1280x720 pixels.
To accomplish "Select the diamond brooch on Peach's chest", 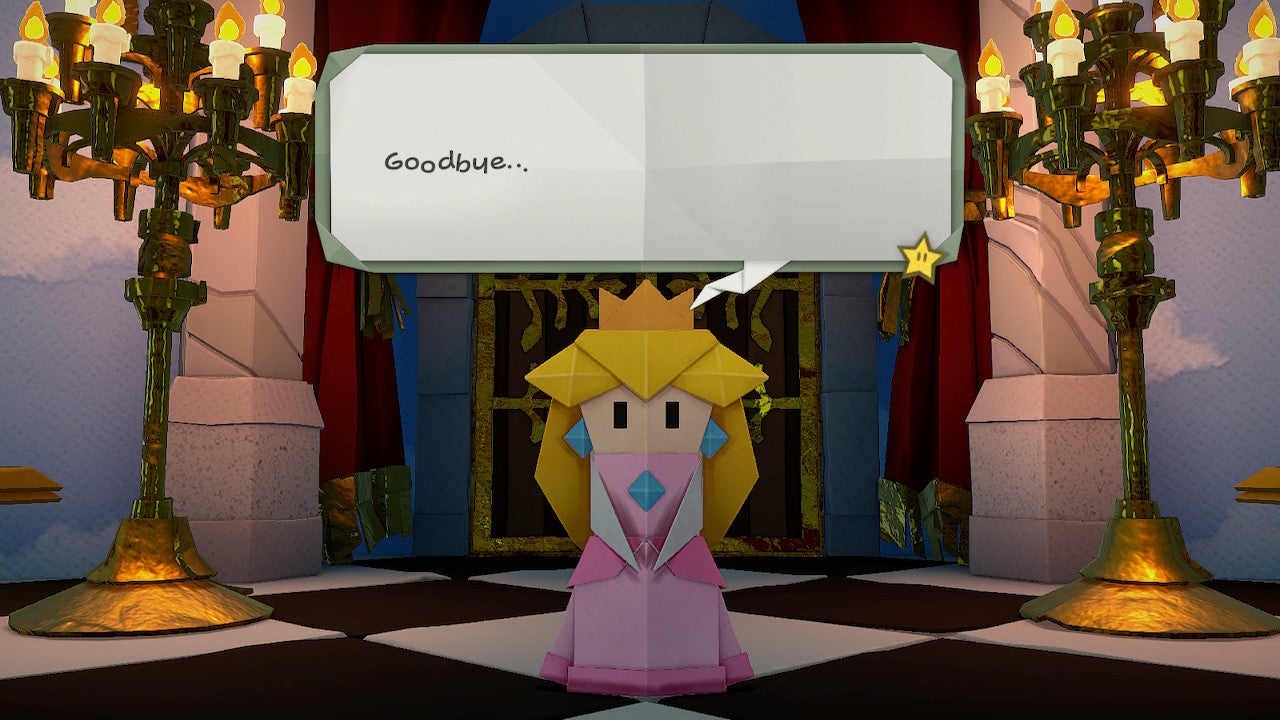I will coord(646,491).
